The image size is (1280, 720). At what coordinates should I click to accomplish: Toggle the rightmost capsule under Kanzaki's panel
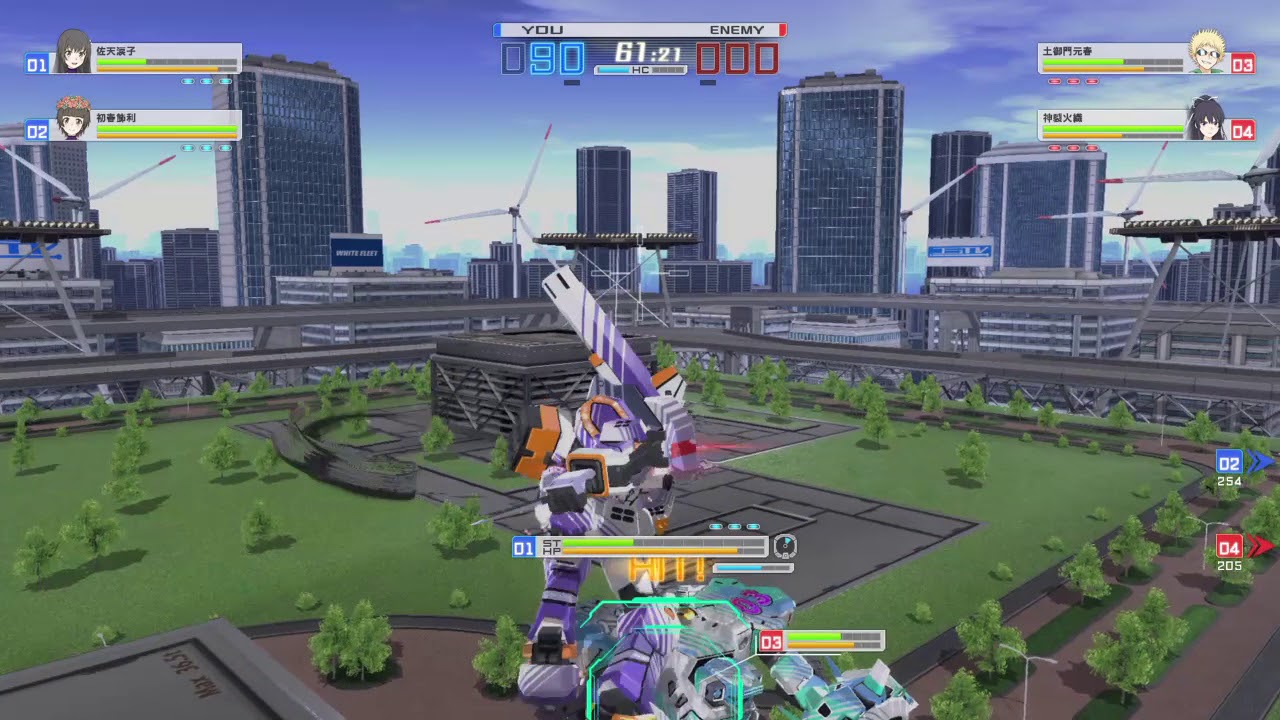(x=1092, y=147)
